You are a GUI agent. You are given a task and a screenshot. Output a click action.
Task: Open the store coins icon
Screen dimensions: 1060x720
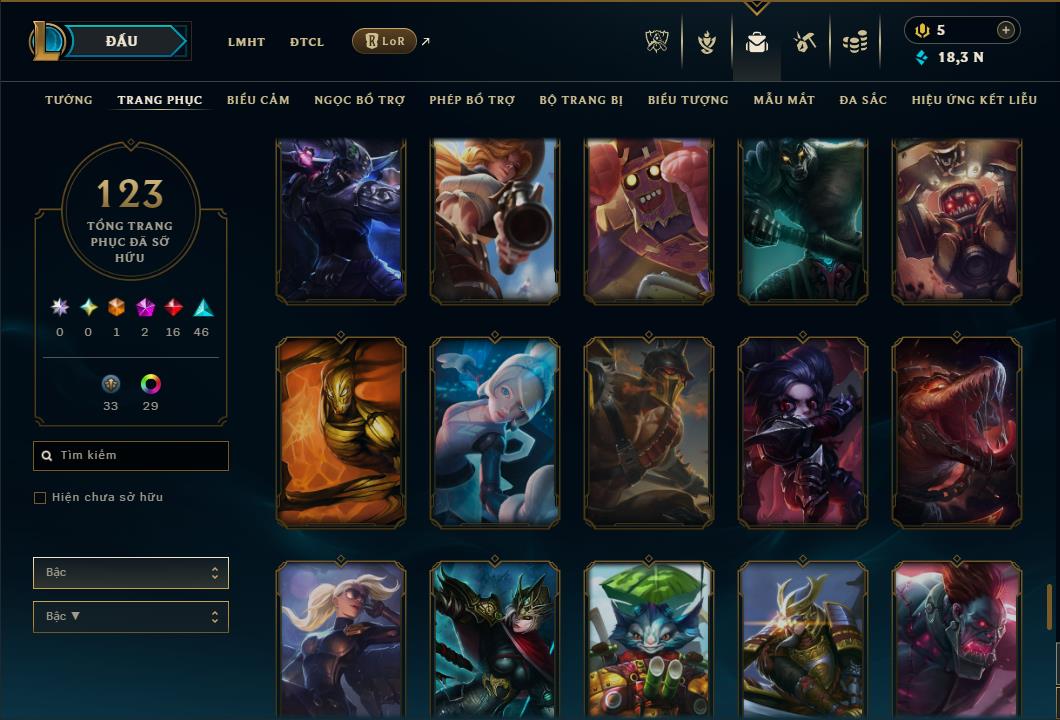point(854,42)
